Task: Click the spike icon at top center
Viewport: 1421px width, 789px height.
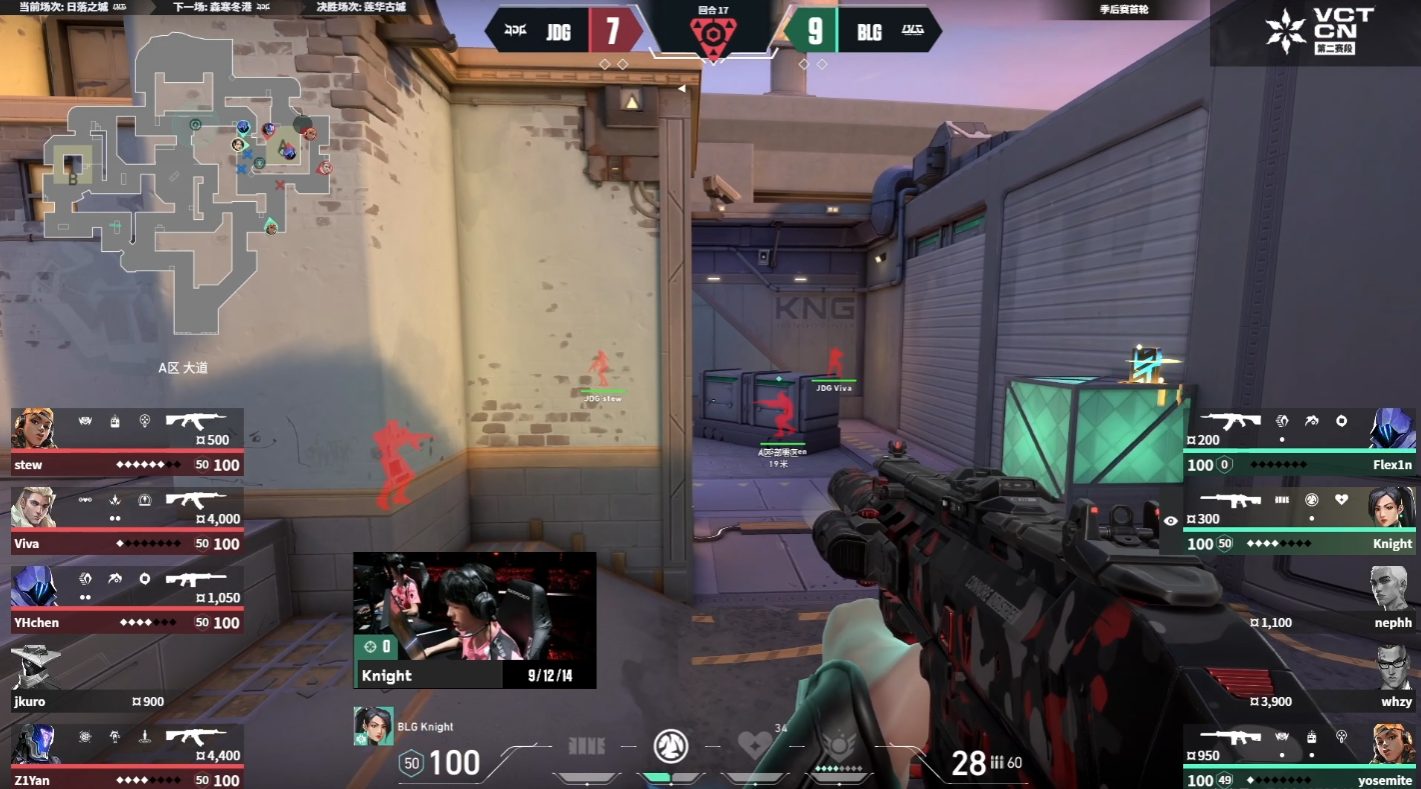Action: coord(712,37)
